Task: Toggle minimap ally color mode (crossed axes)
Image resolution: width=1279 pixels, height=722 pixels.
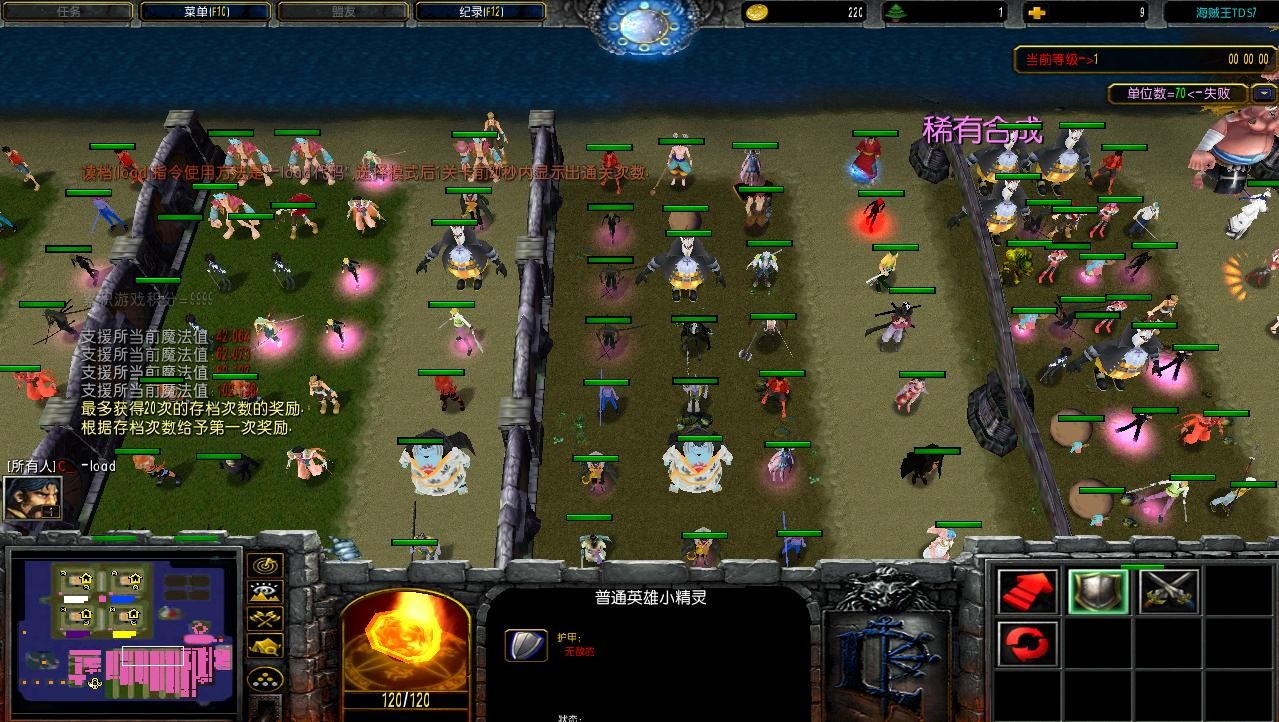Action: coord(265,620)
